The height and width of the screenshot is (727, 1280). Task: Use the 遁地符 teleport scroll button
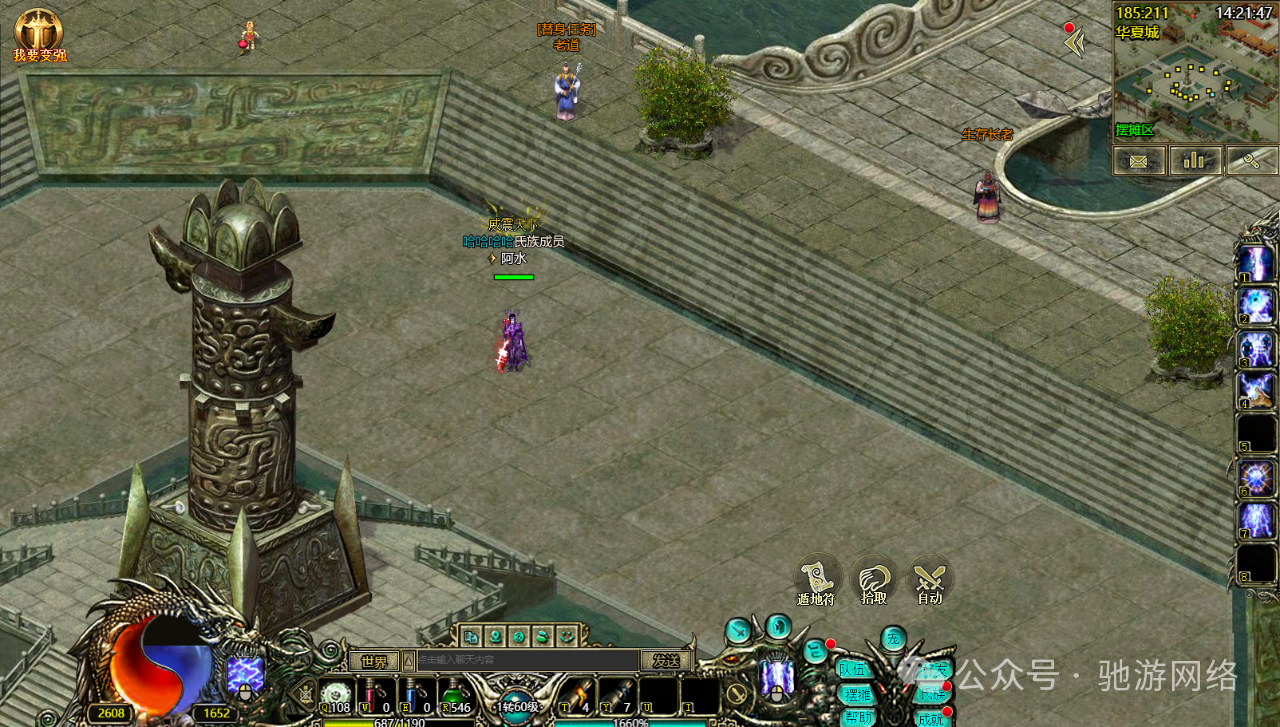coord(817,578)
